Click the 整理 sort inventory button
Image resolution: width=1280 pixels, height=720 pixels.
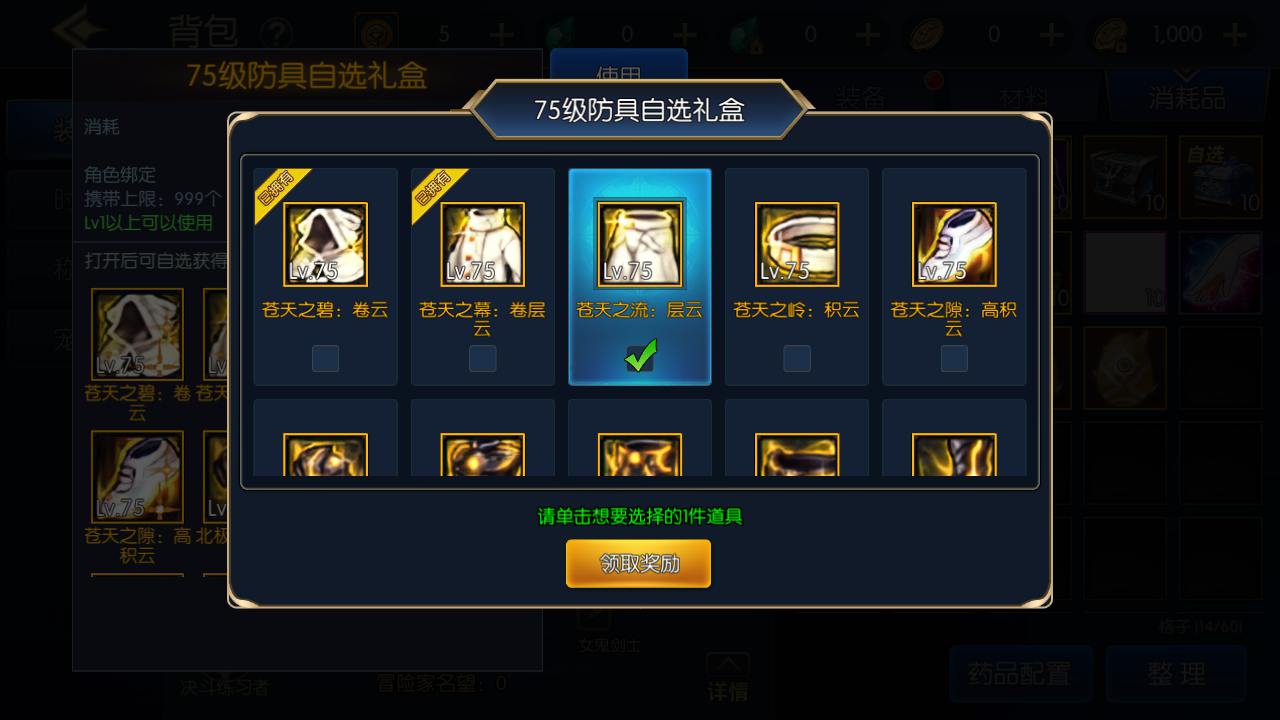1176,673
